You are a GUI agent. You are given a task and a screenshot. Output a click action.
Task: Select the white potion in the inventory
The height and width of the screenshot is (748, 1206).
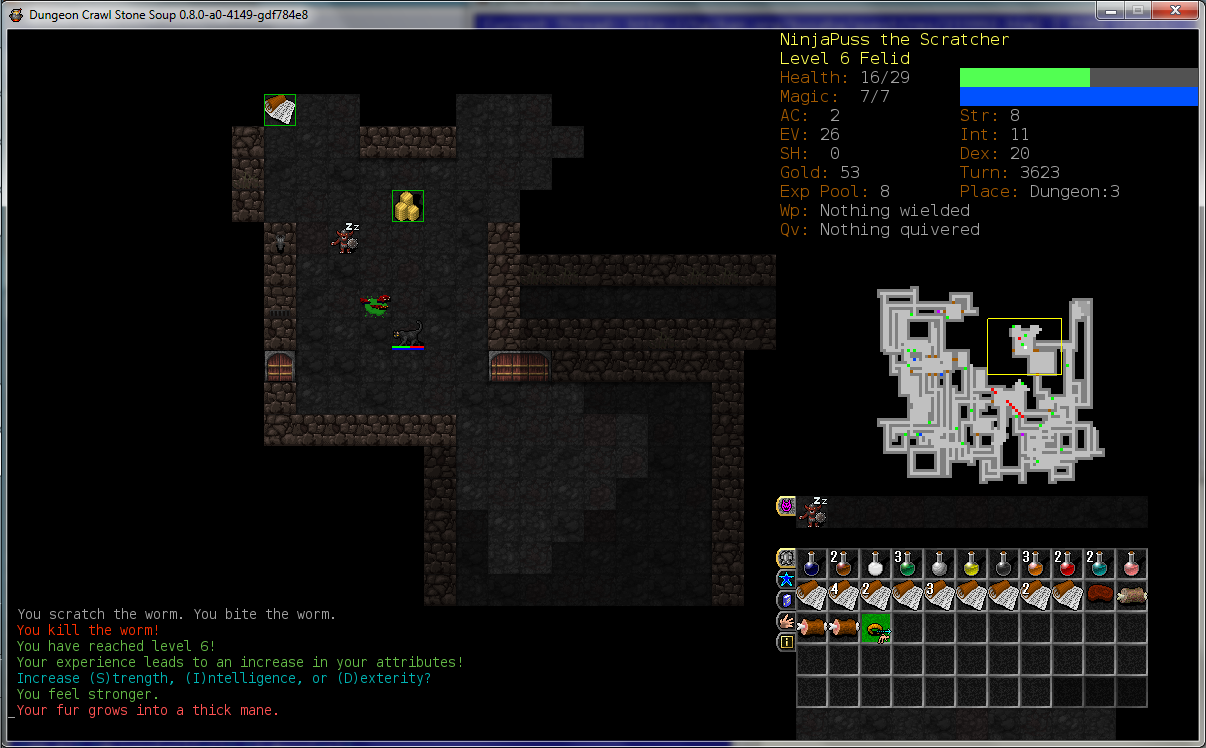coord(876,564)
